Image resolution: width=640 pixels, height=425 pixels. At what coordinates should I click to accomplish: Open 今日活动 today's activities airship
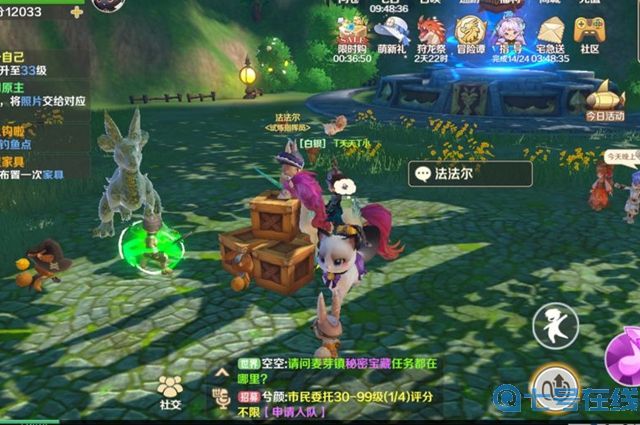pos(604,101)
